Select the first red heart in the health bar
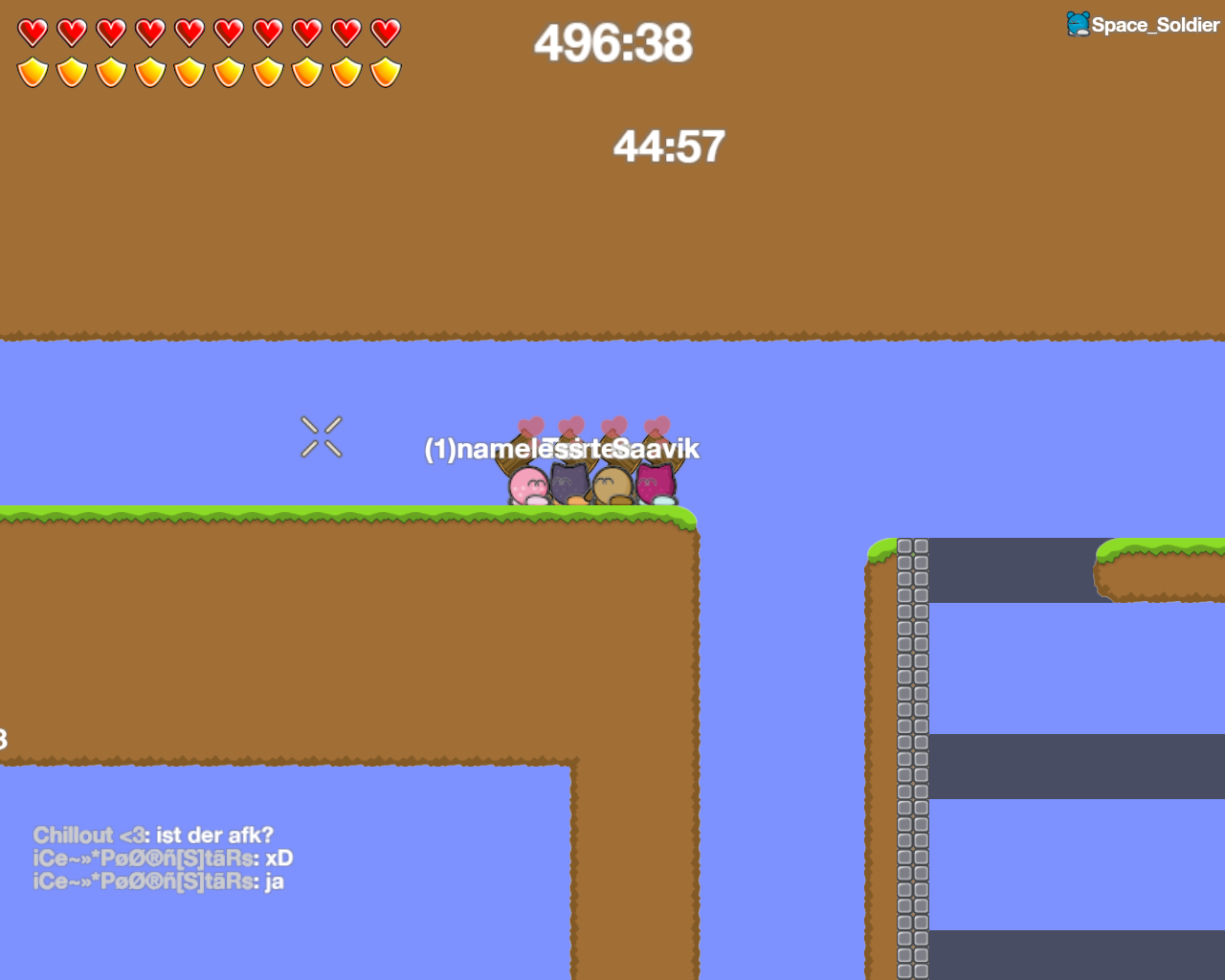The image size is (1225, 980). [x=32, y=32]
